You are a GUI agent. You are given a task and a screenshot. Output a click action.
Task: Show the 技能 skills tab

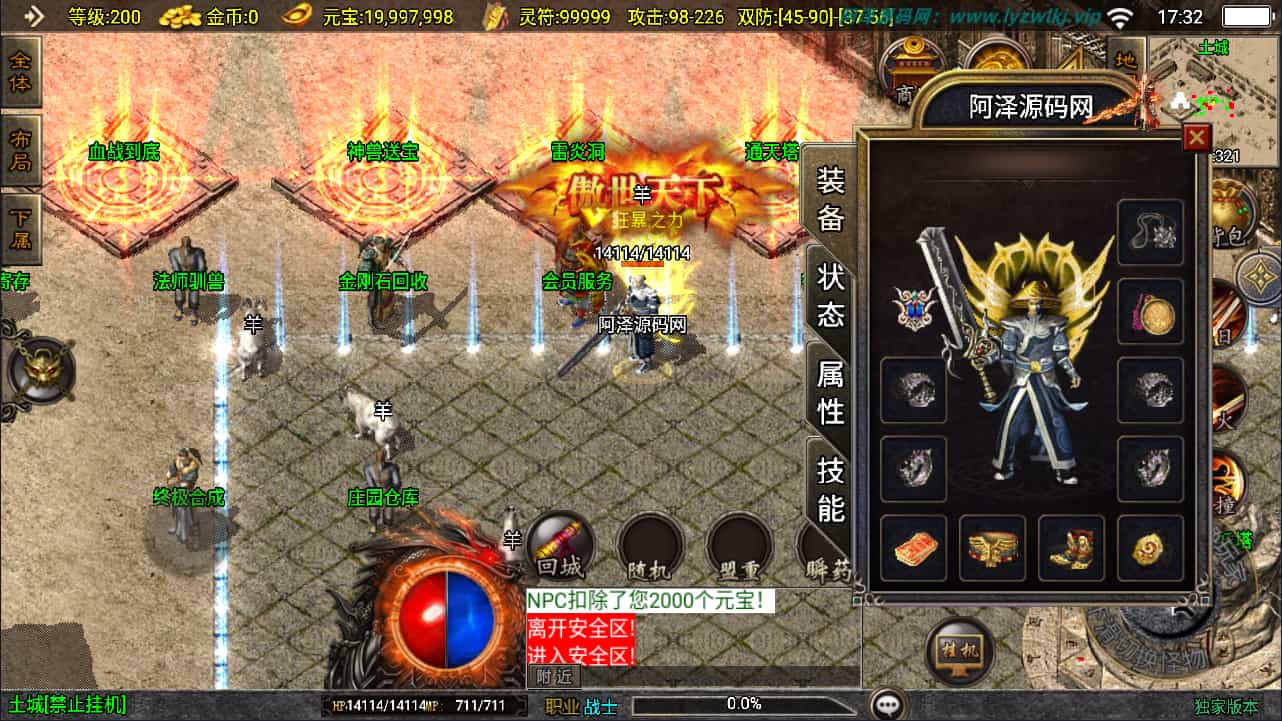[831, 489]
